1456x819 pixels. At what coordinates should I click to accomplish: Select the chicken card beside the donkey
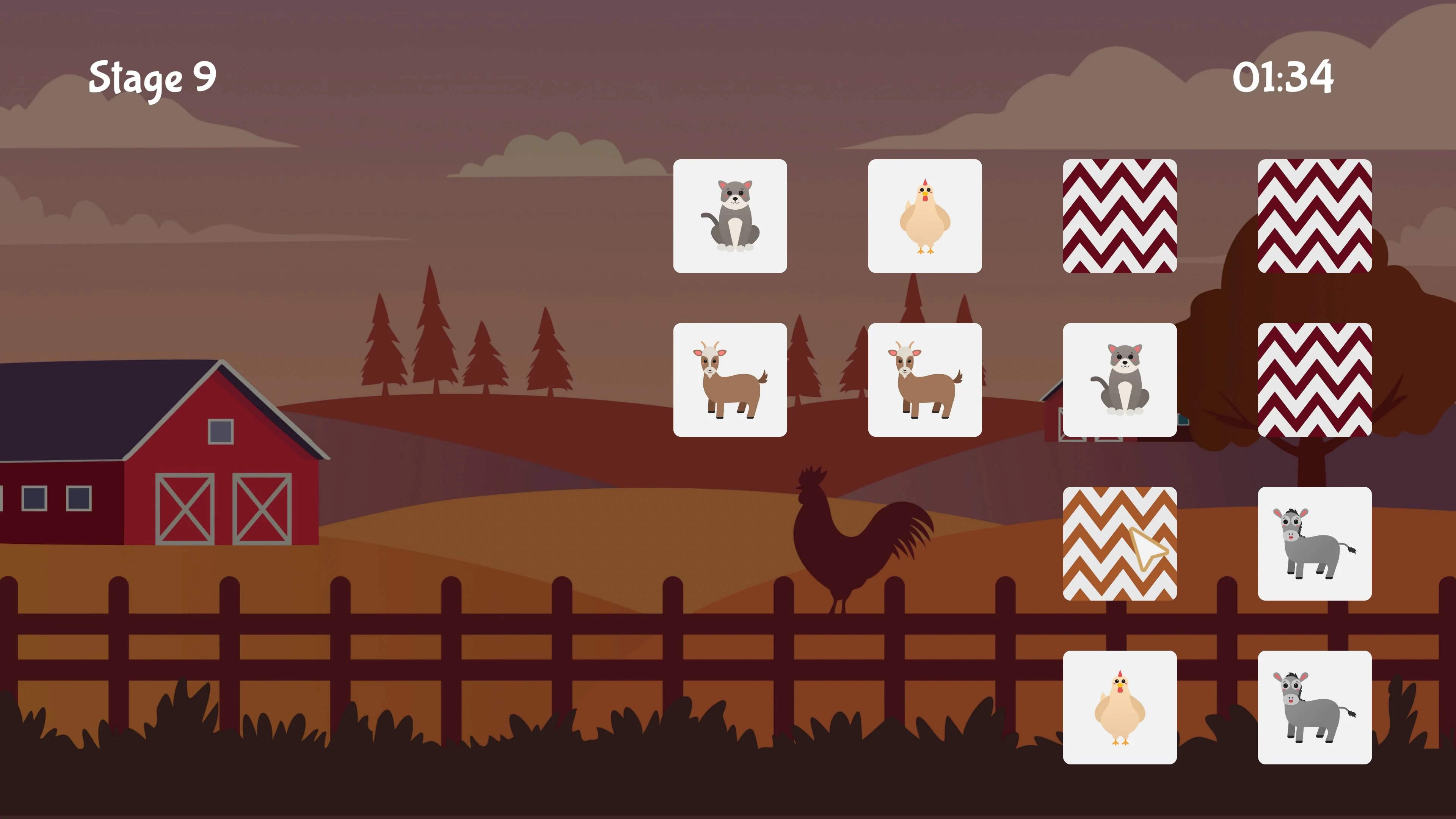point(1119,707)
